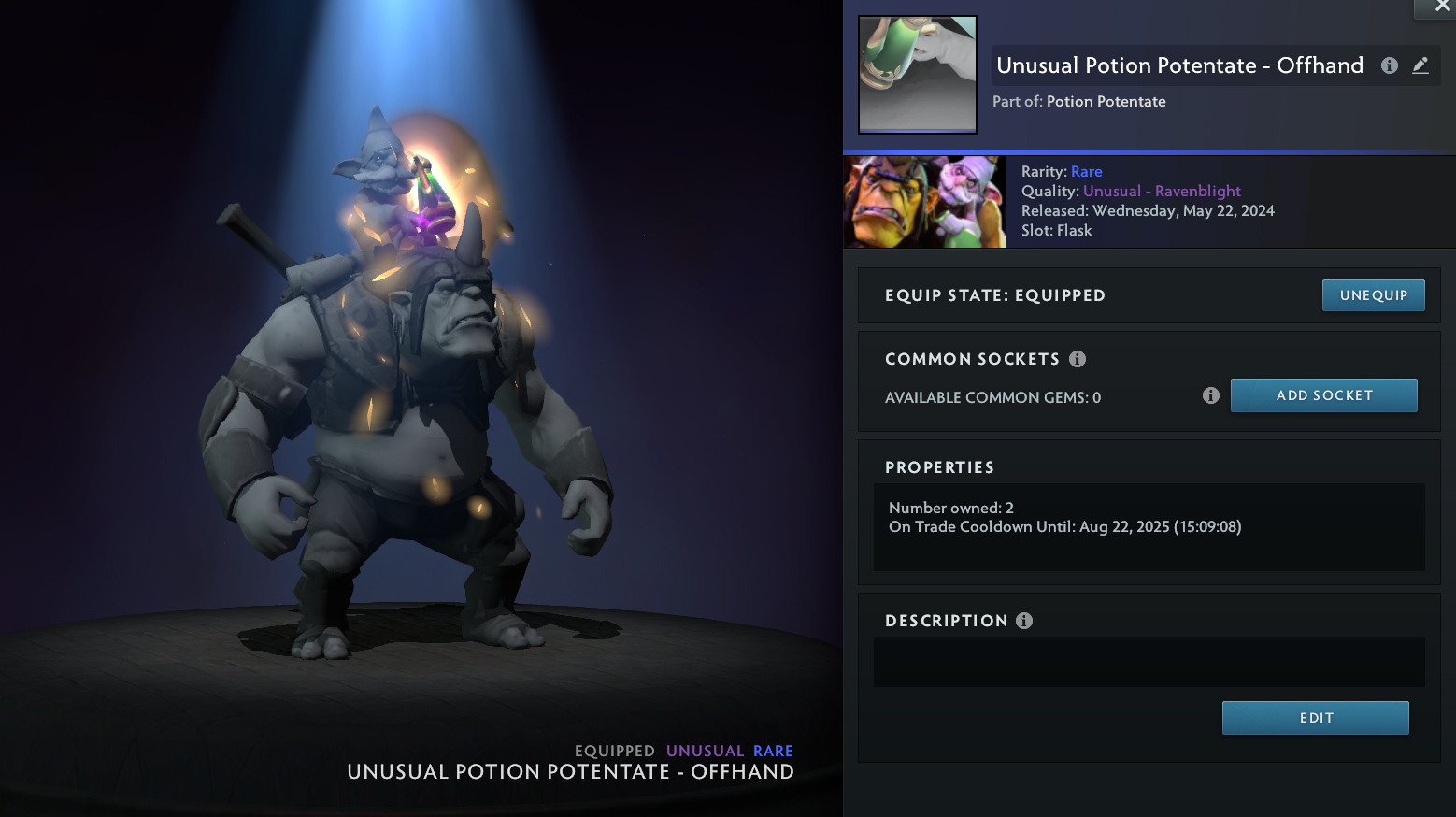Open the Description info tooltip icon

pyautogui.click(x=1024, y=621)
